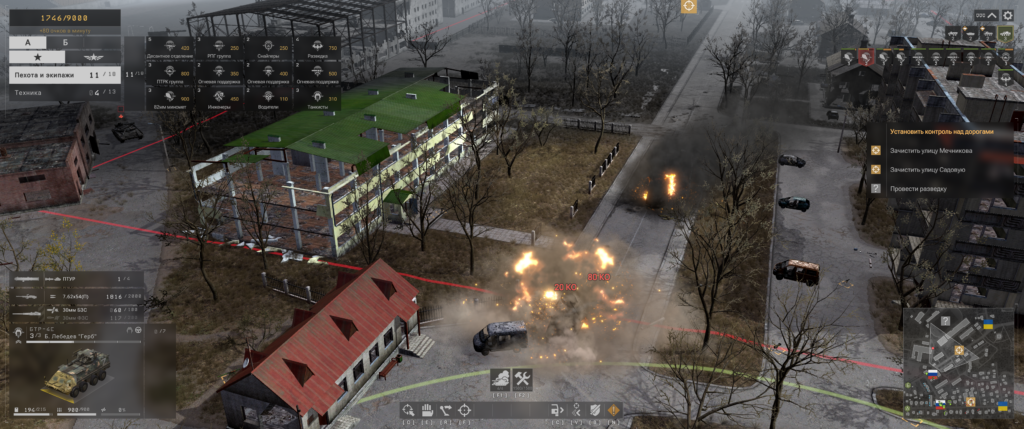Click the Зачистить улицу Мечникова objective
1024x429 pixels.
(930, 151)
